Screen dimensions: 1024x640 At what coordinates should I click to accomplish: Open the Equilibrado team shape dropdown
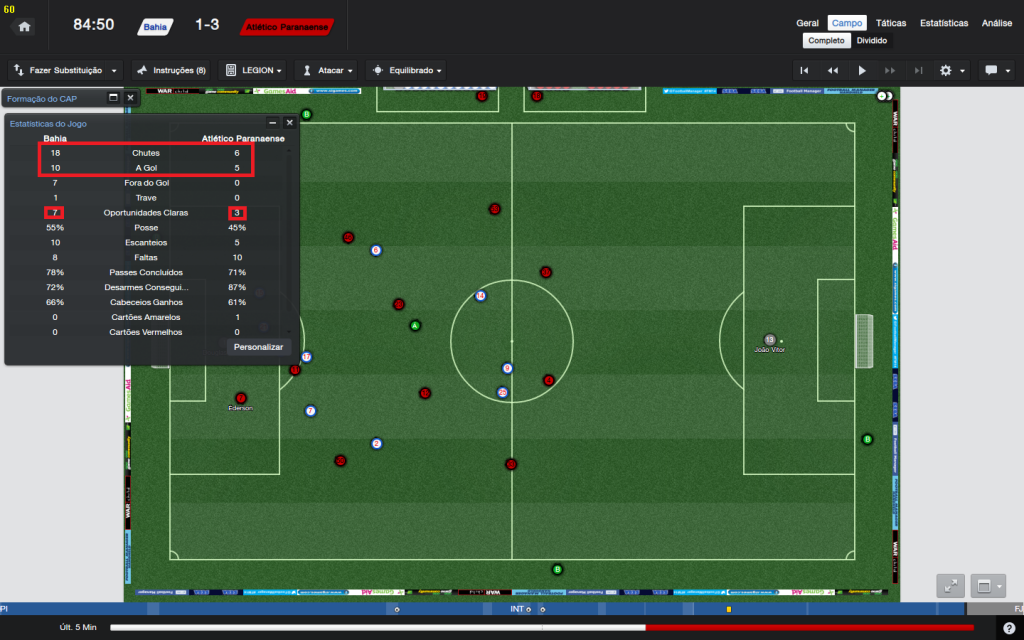tap(406, 71)
